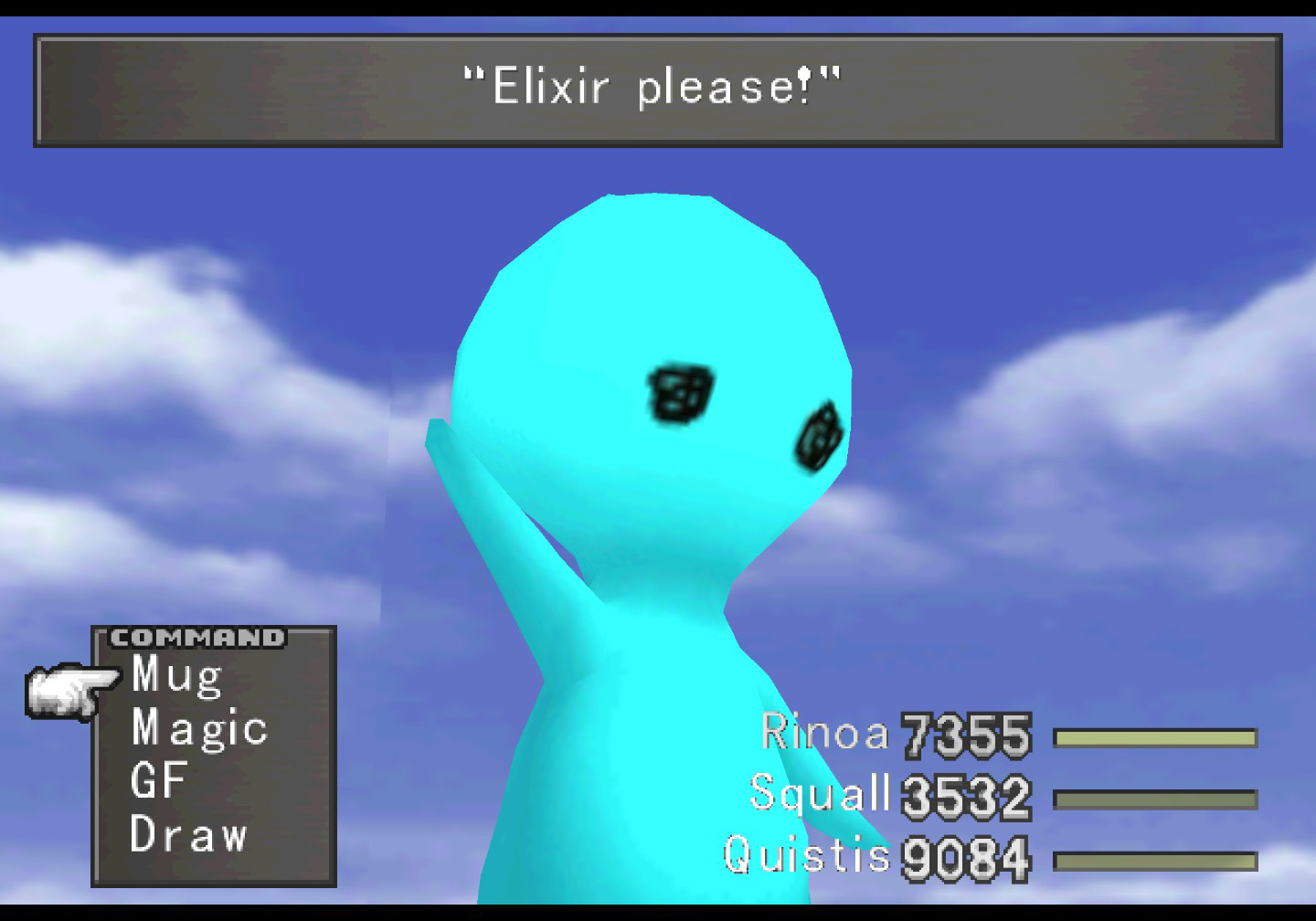Select the Mug command
The width and height of the screenshot is (1316, 921).
[177, 676]
